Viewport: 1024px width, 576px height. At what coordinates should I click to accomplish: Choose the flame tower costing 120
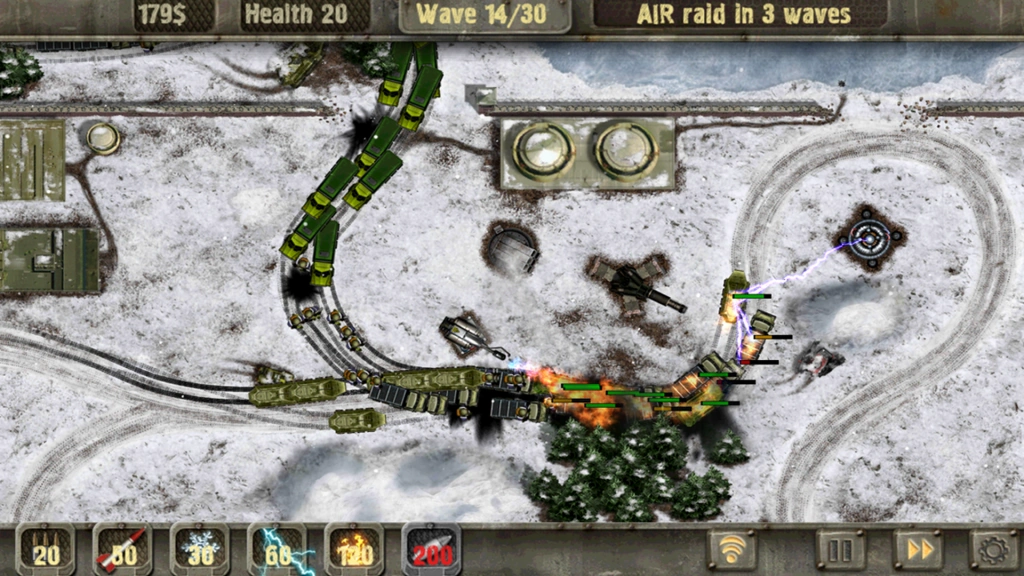click(354, 548)
